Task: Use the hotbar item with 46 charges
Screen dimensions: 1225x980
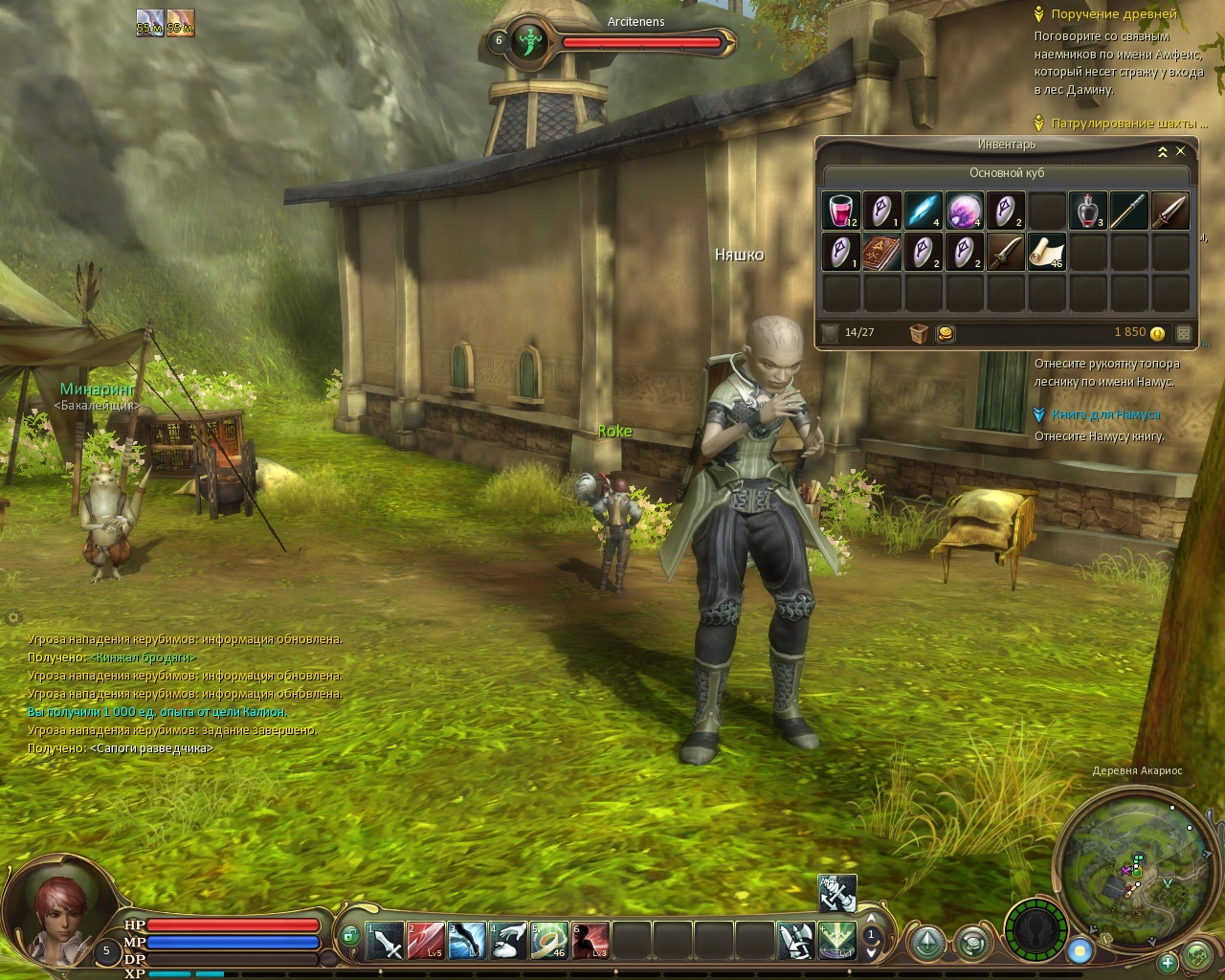Action: pos(549,941)
